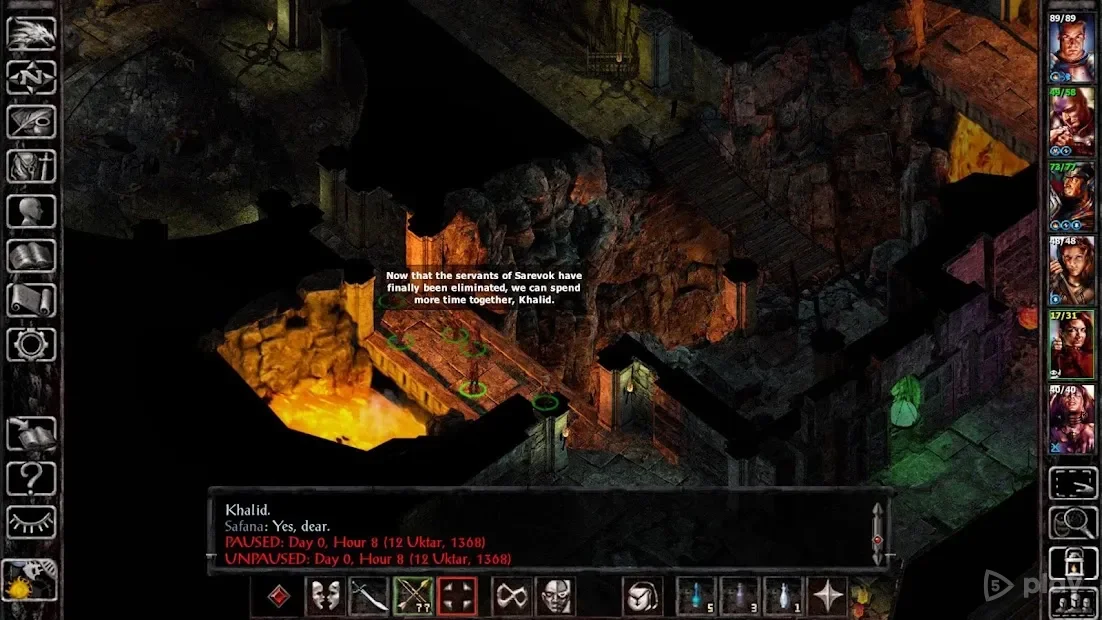The height and width of the screenshot is (620, 1102).
Task: Open the area map with the compass button
Action: (x=31, y=77)
